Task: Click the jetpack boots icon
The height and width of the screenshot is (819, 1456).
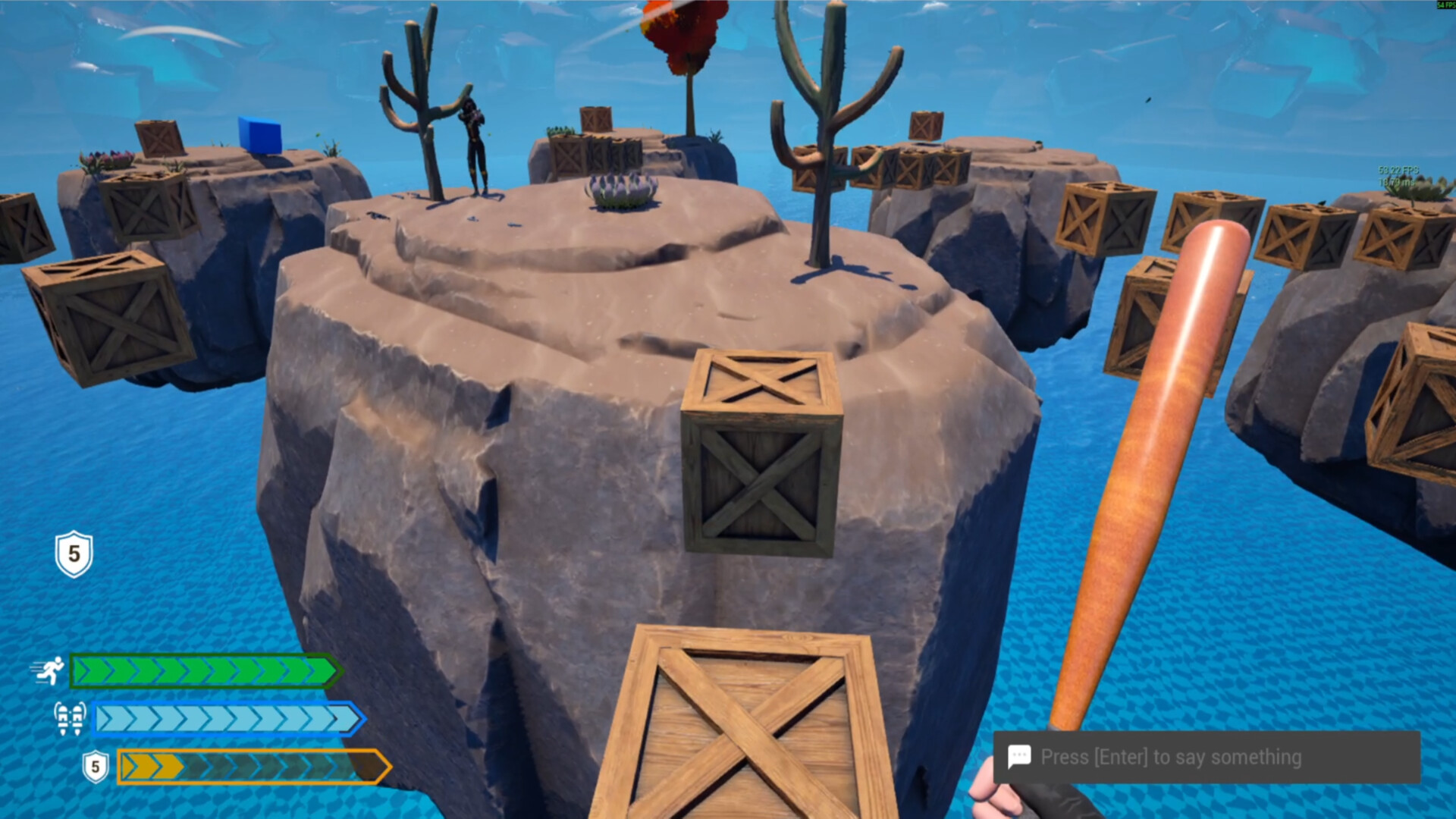Action: [x=68, y=719]
